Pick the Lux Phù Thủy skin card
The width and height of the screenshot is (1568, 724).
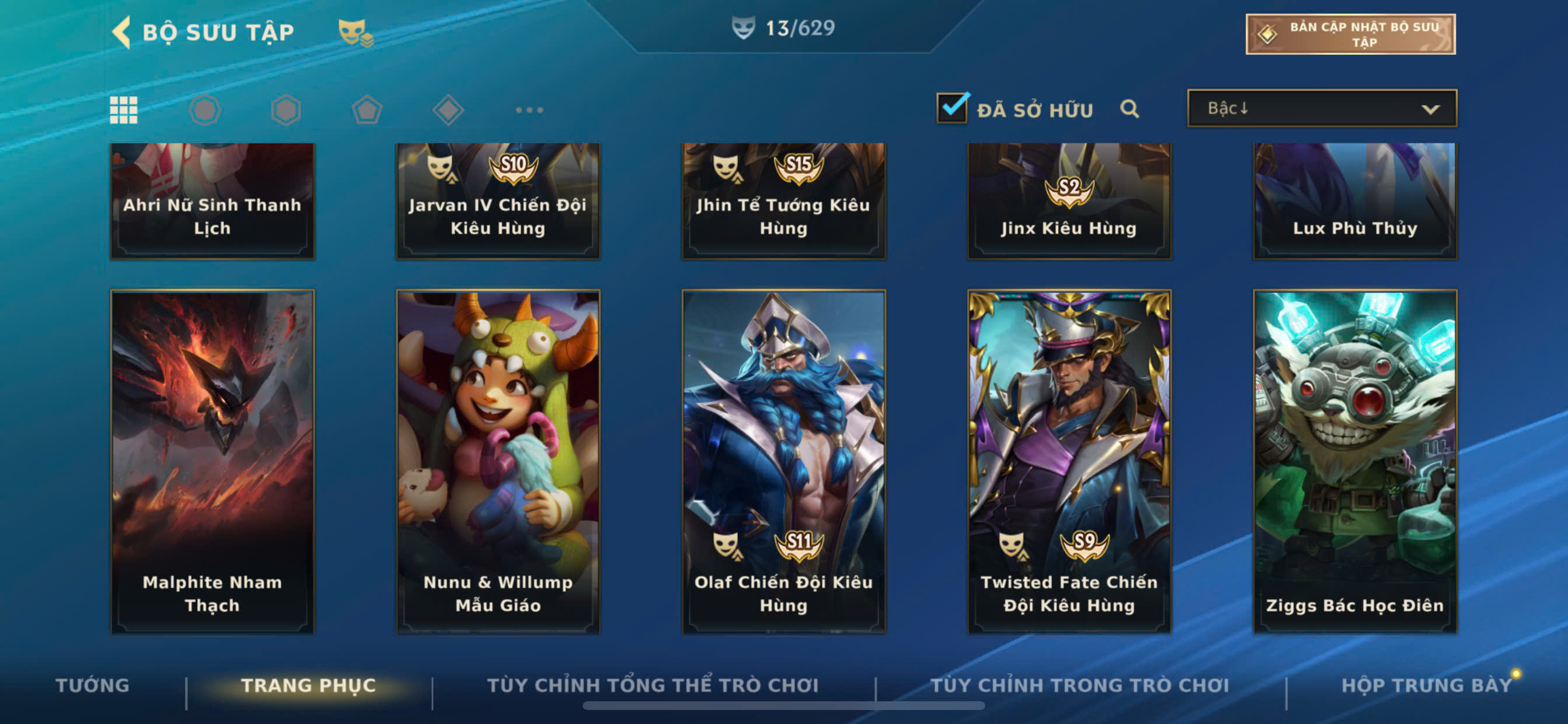click(x=1354, y=201)
